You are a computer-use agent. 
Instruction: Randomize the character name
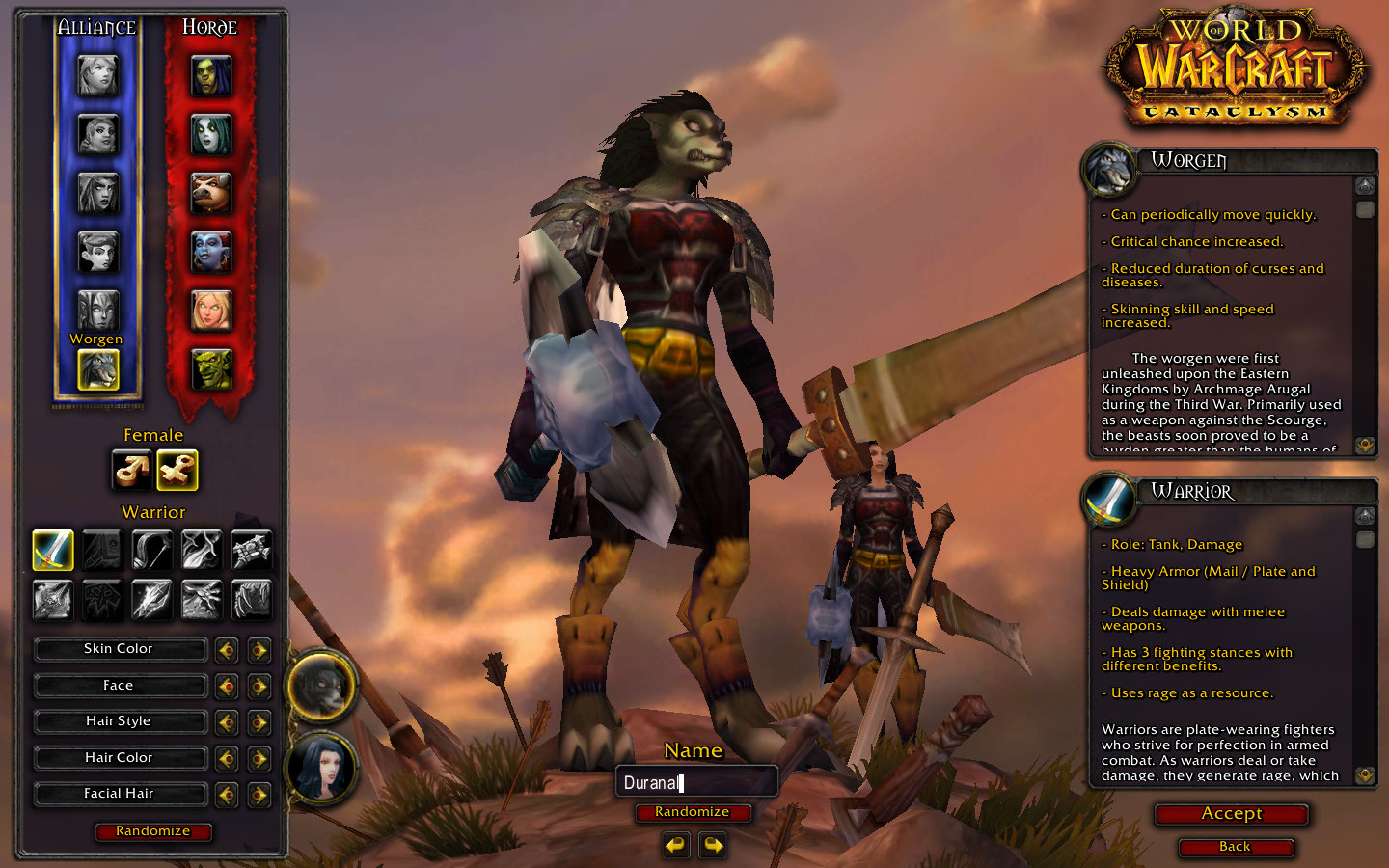[x=692, y=812]
